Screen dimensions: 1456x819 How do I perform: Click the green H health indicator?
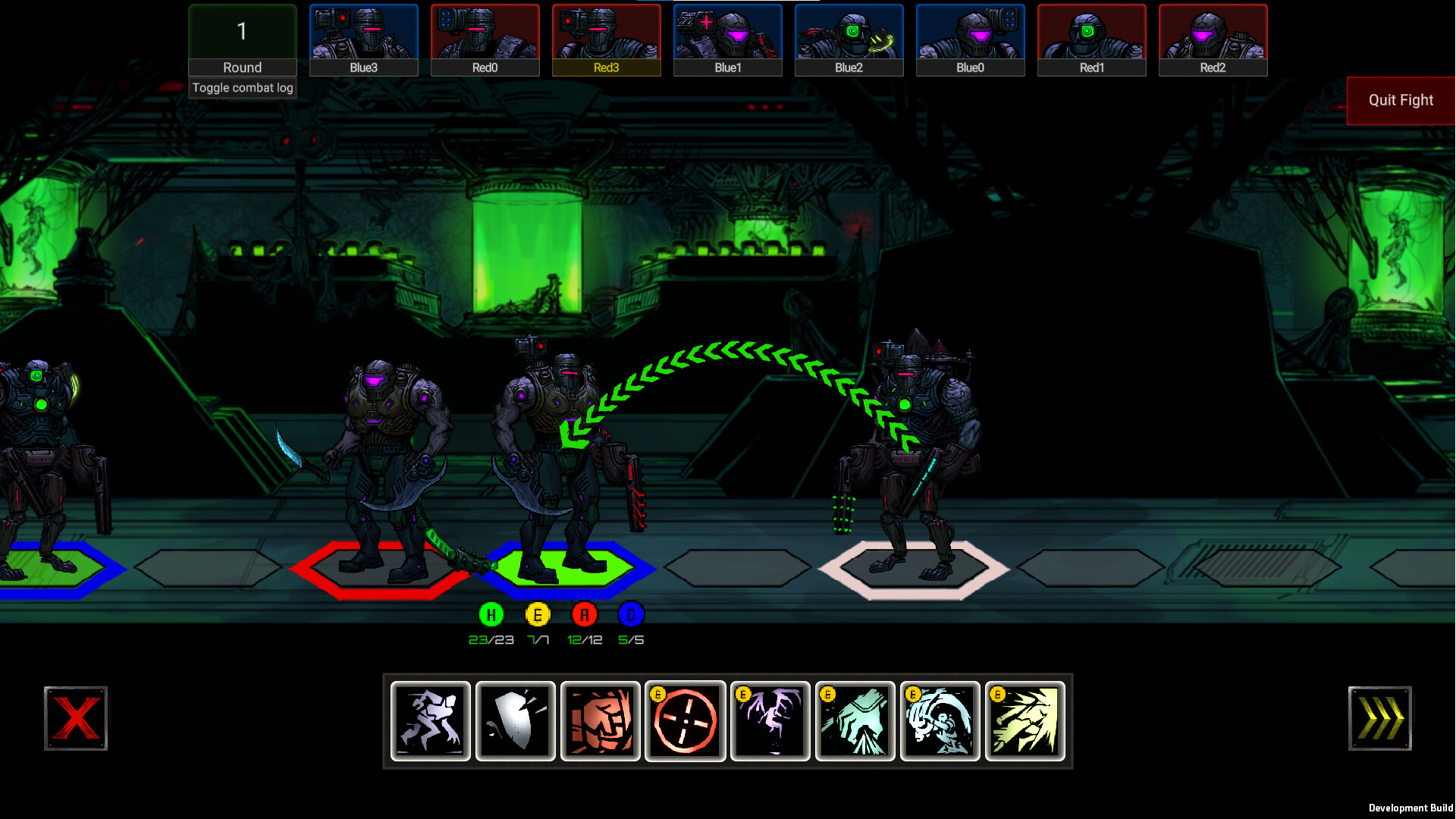click(490, 615)
